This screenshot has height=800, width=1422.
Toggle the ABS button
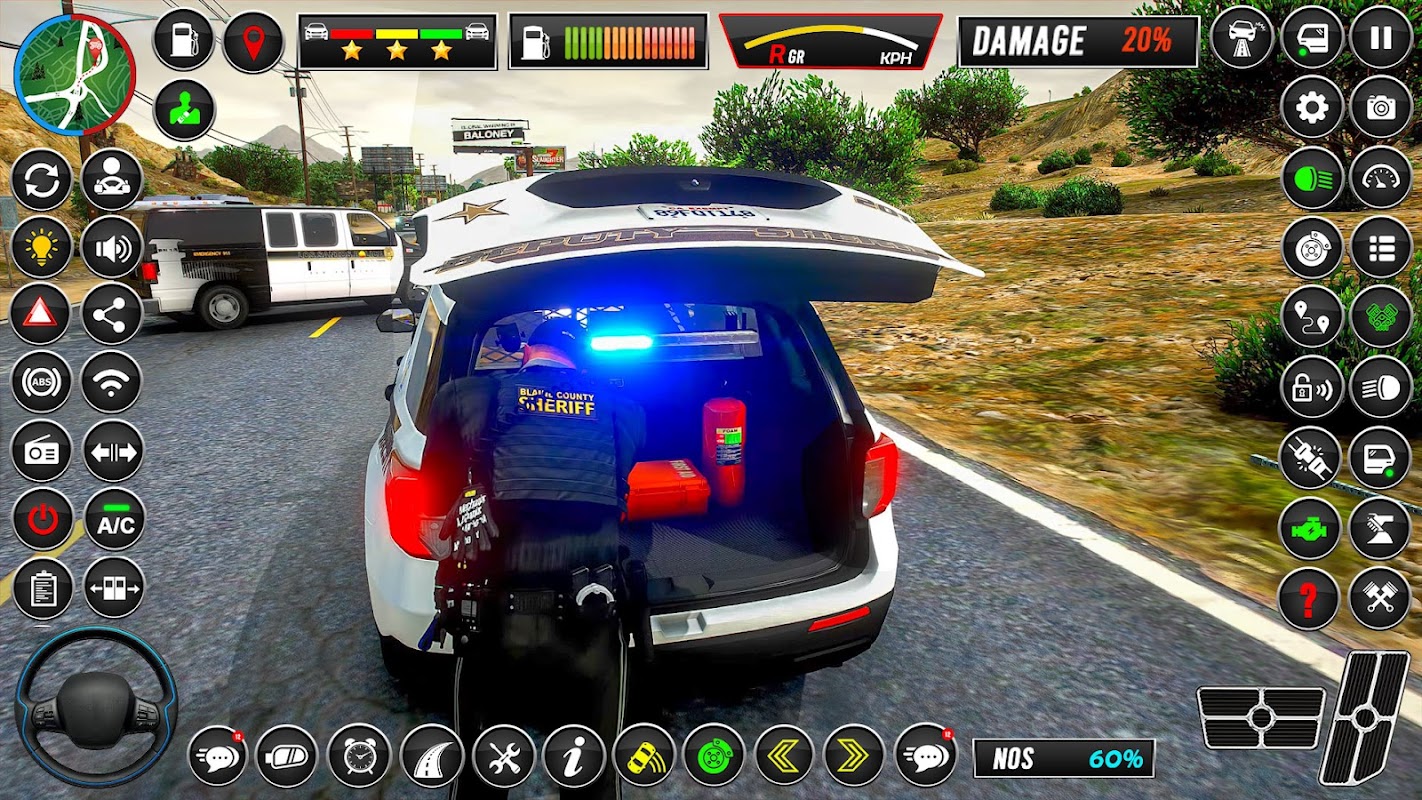[x=41, y=382]
